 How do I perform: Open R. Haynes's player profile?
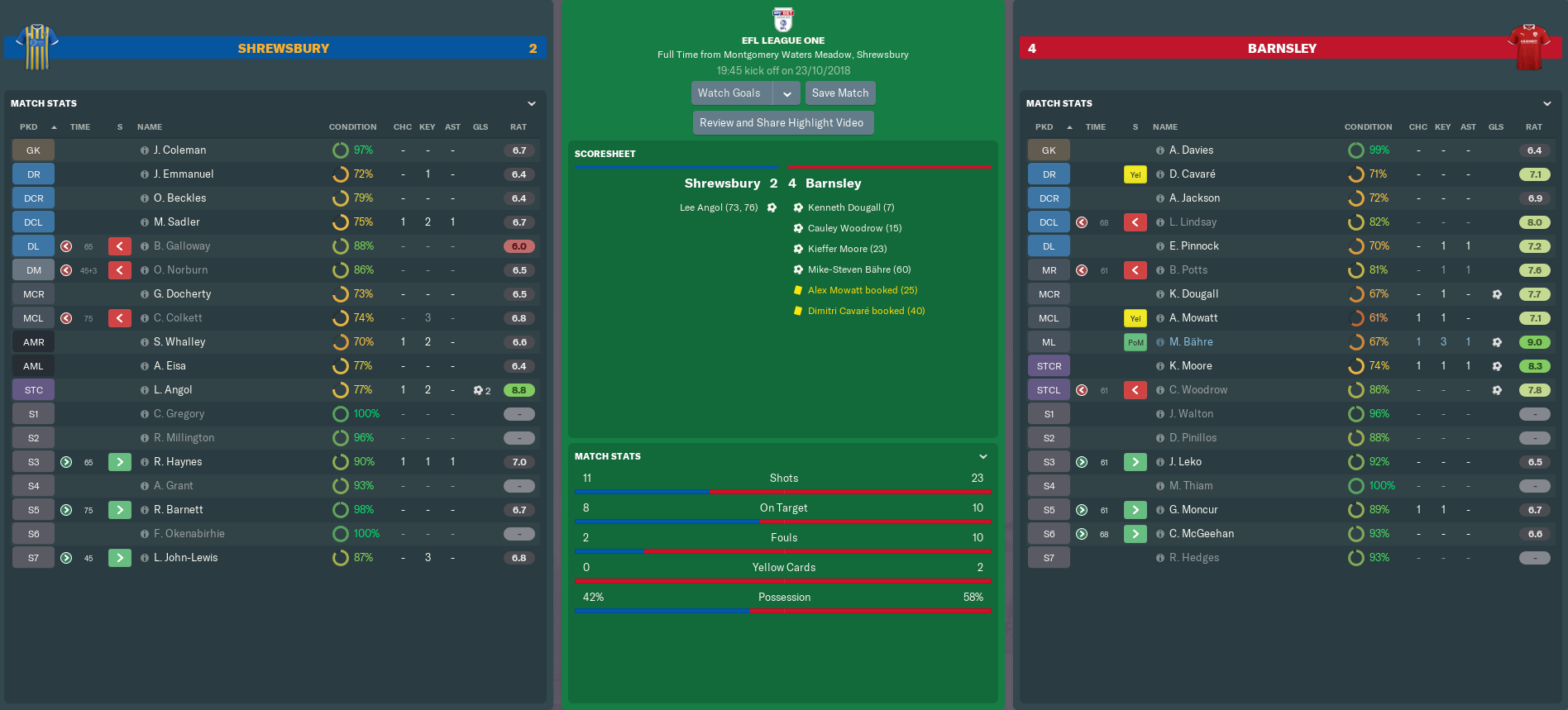pyautogui.click(x=178, y=462)
